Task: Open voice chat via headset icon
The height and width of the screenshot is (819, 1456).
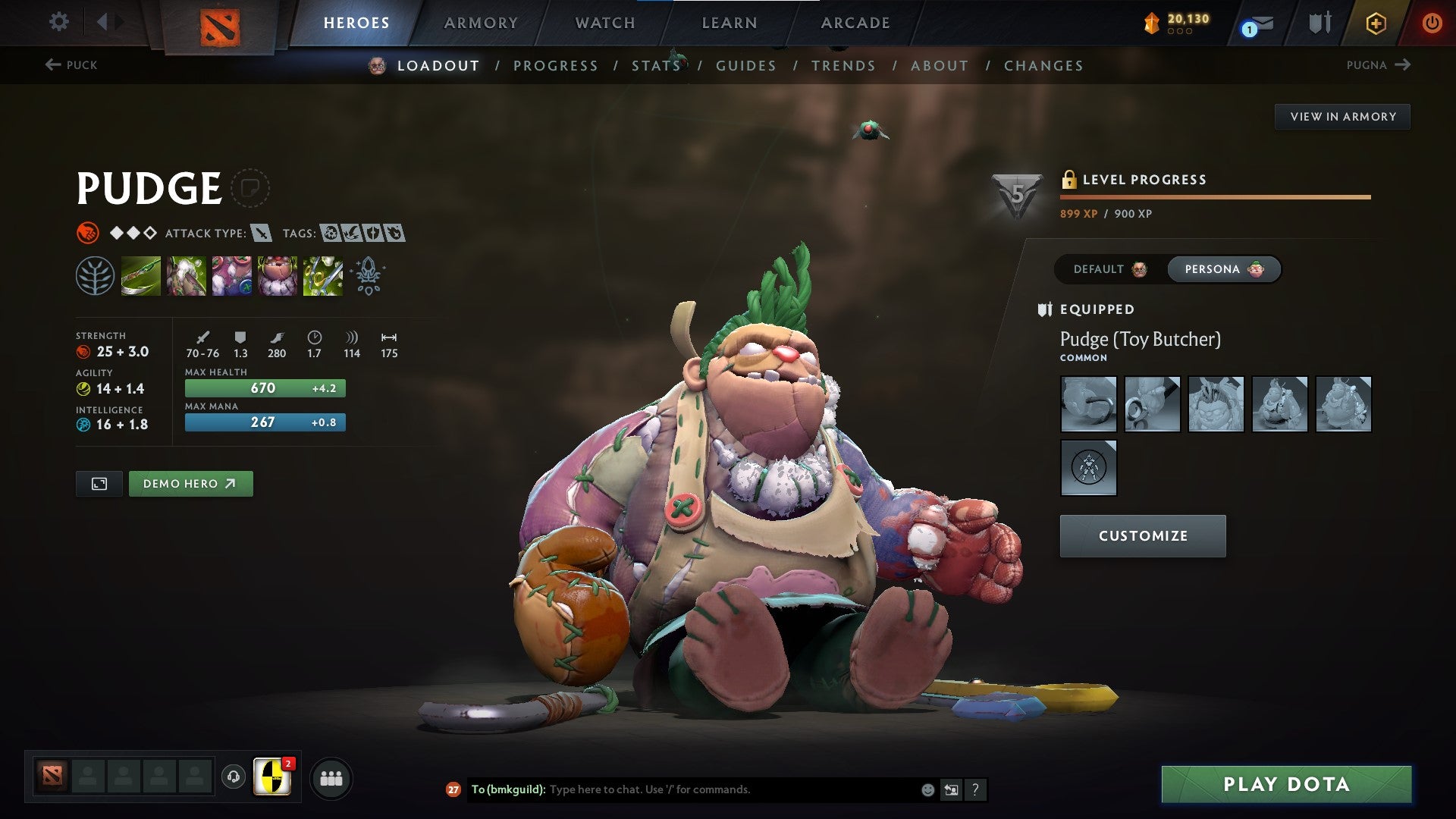Action: point(233,777)
